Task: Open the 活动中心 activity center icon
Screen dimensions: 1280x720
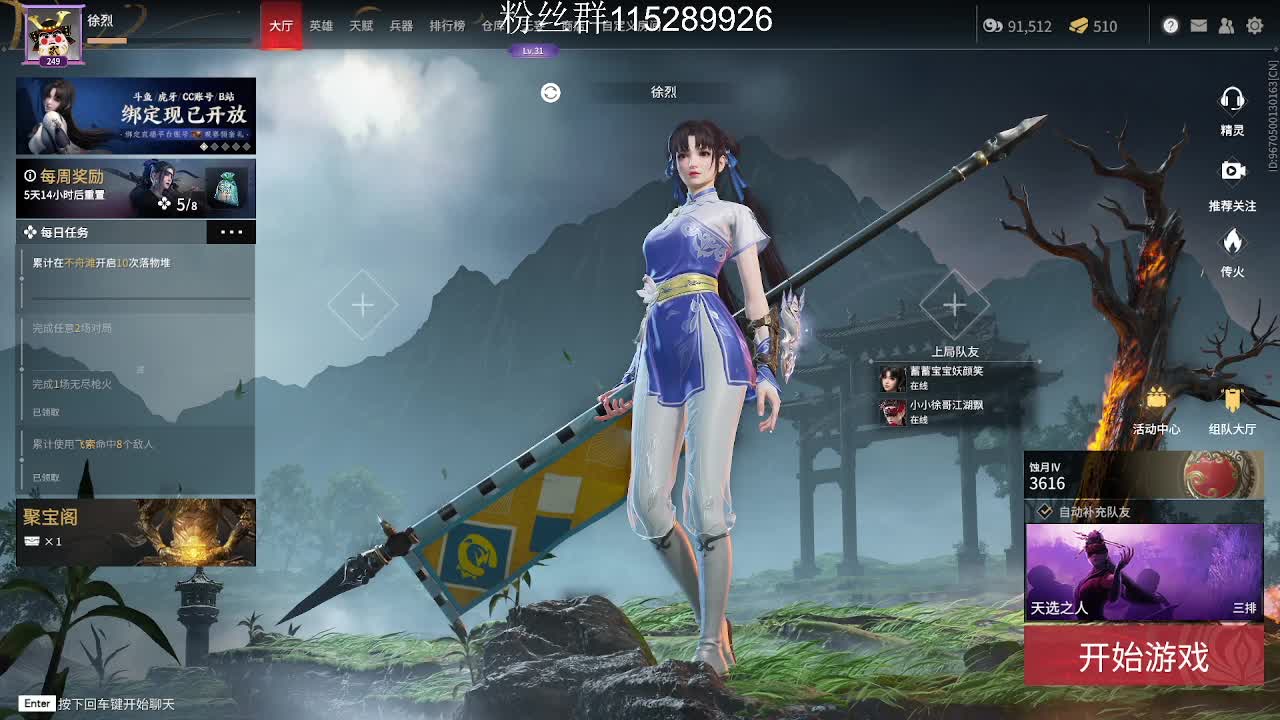Action: (x=1157, y=398)
